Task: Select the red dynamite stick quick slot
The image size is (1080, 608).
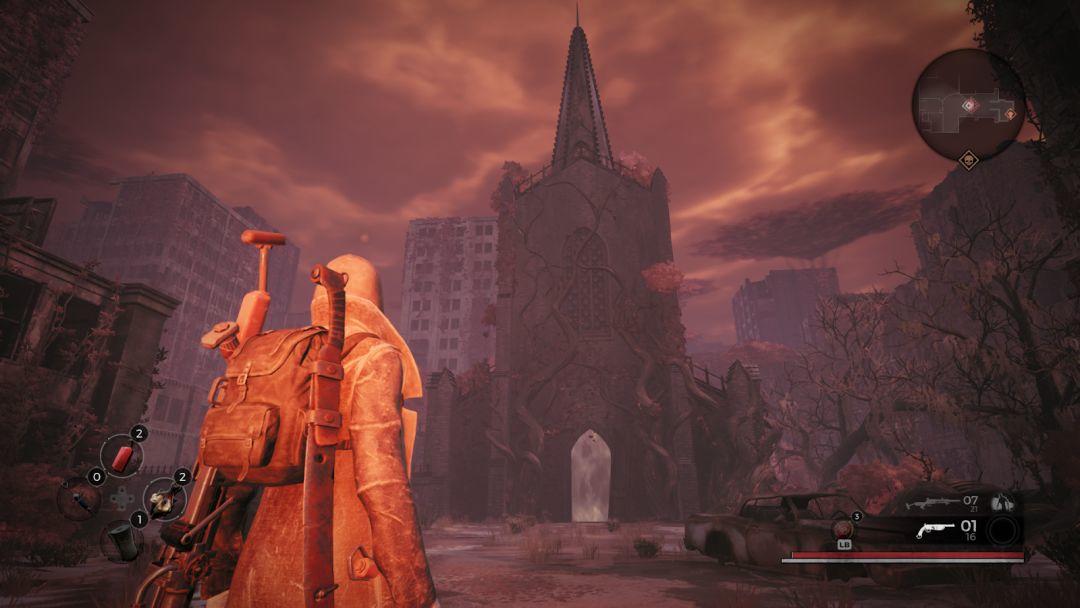Action: (x=122, y=457)
